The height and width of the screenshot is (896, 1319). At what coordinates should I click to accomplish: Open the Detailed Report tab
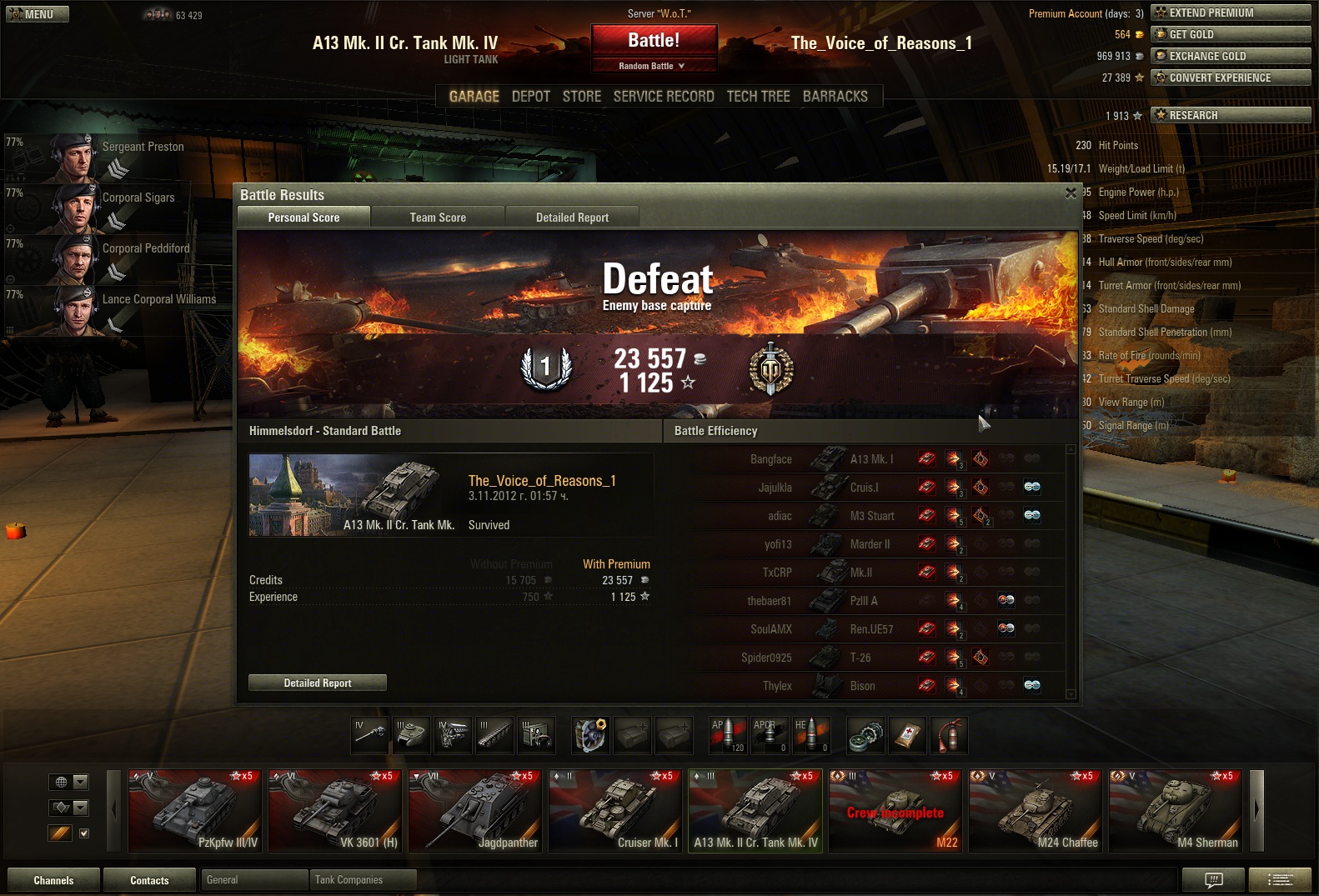tap(572, 218)
